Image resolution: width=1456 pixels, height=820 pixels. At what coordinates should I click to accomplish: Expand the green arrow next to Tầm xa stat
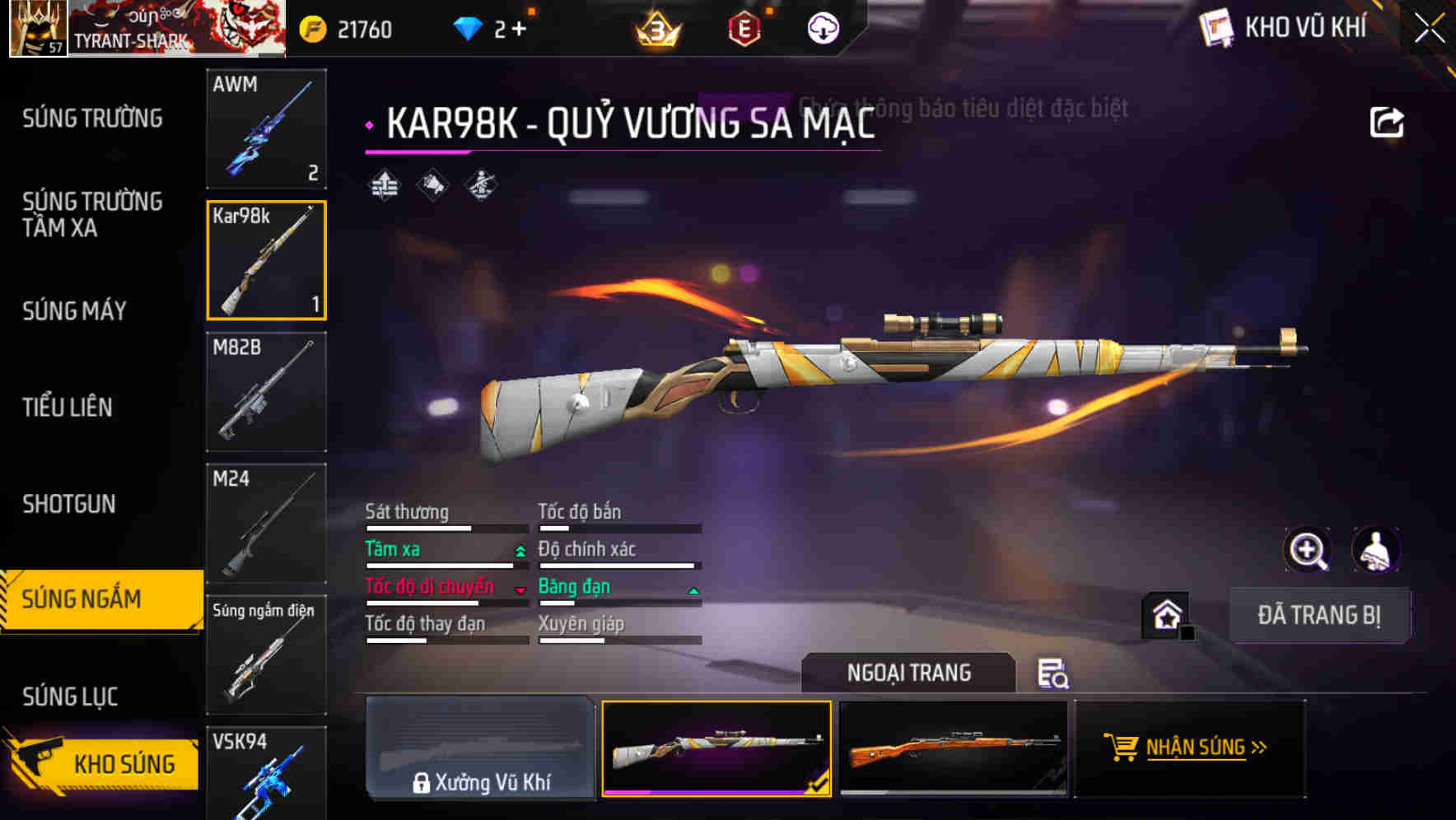[x=520, y=552]
